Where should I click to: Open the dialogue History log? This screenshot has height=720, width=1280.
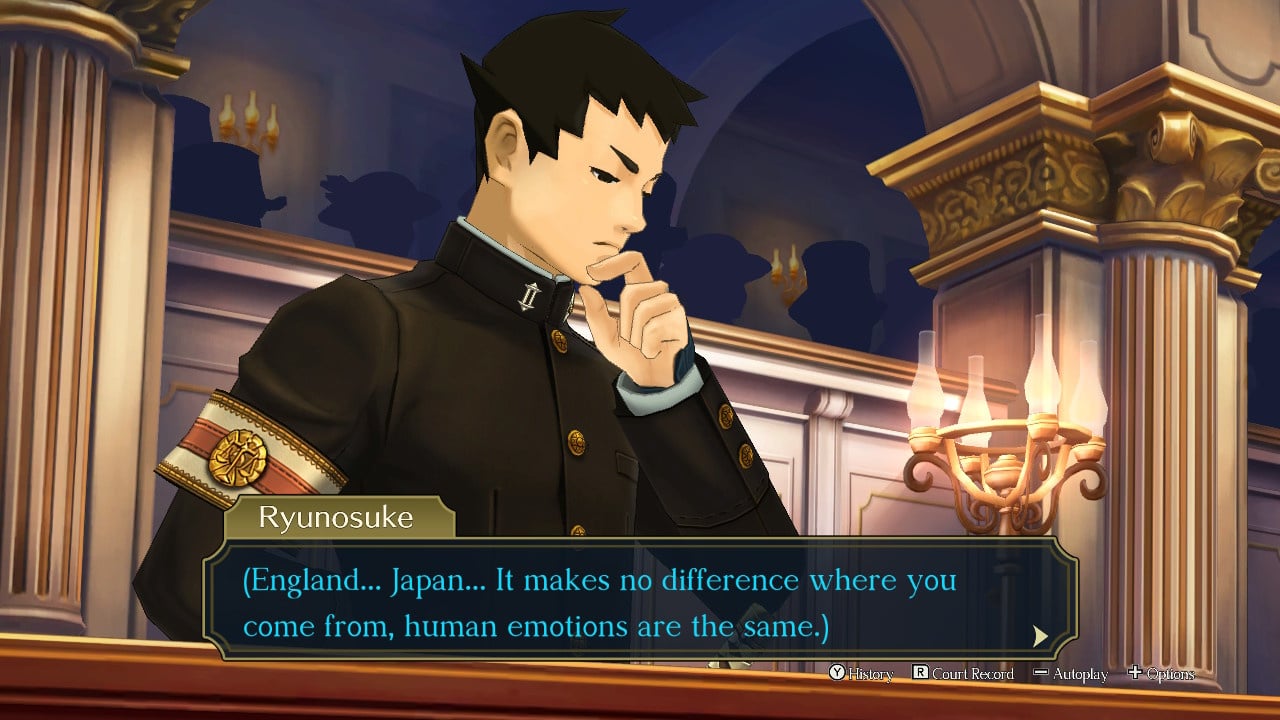[x=861, y=674]
